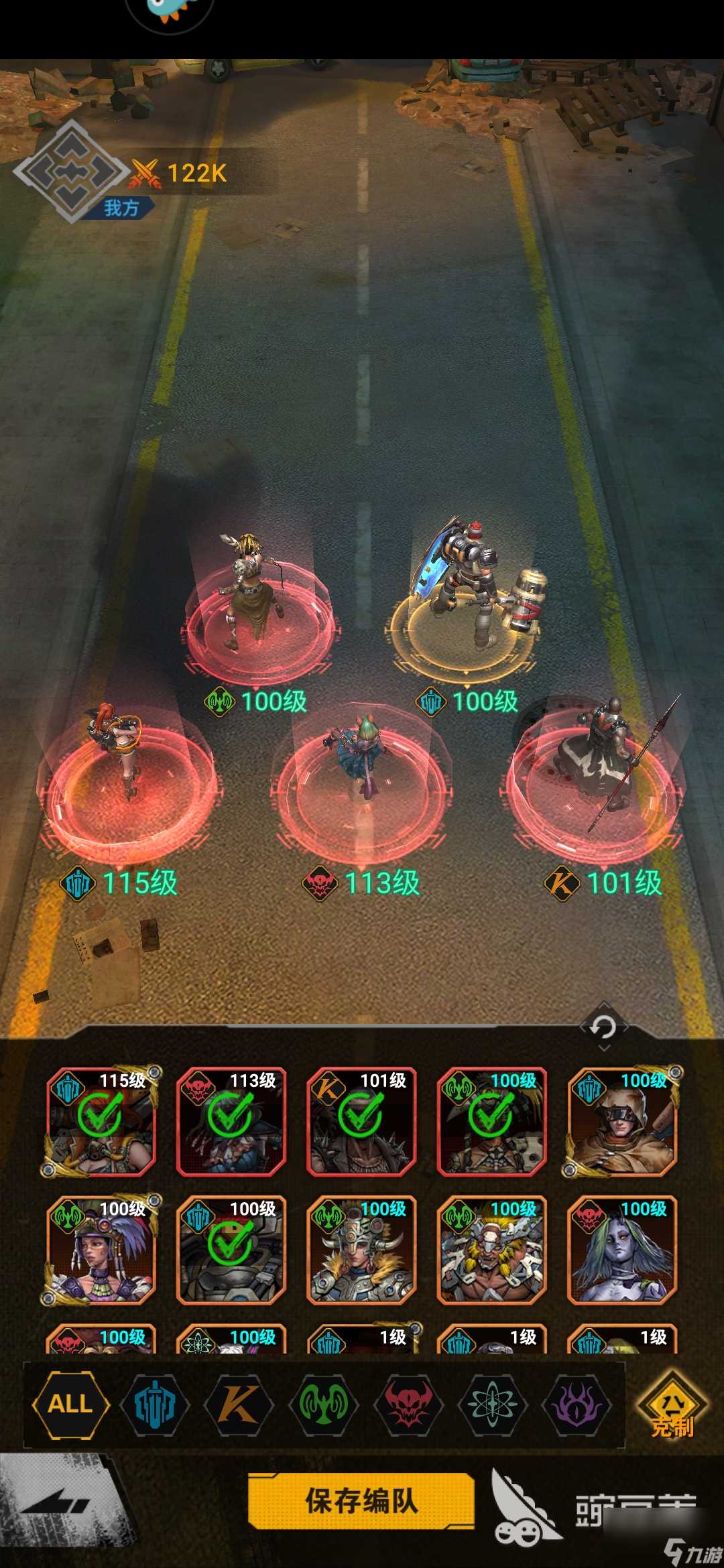Viewport: 724px width, 1568px height.
Task: Deselect the level 101 hero portrait
Action: click(x=361, y=1122)
